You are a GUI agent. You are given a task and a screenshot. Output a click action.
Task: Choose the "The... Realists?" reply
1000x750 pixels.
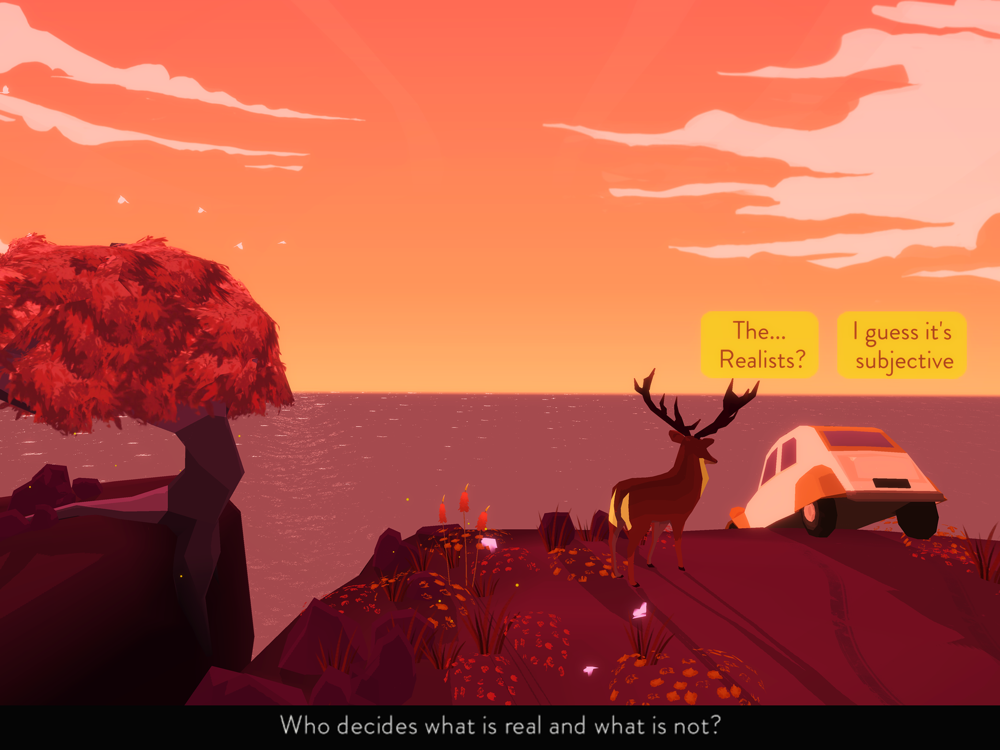point(760,345)
